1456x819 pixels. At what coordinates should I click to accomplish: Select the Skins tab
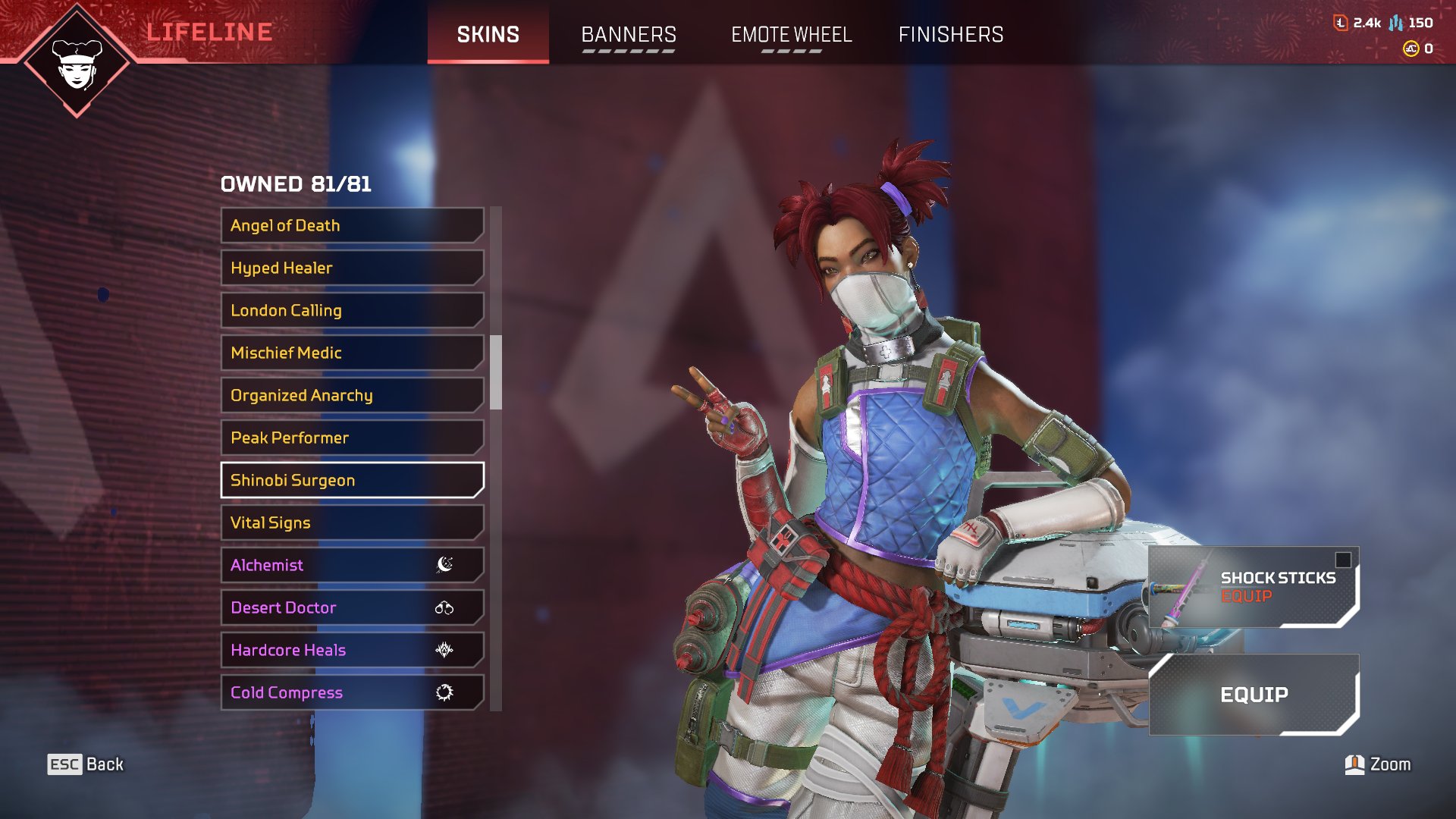tap(488, 35)
